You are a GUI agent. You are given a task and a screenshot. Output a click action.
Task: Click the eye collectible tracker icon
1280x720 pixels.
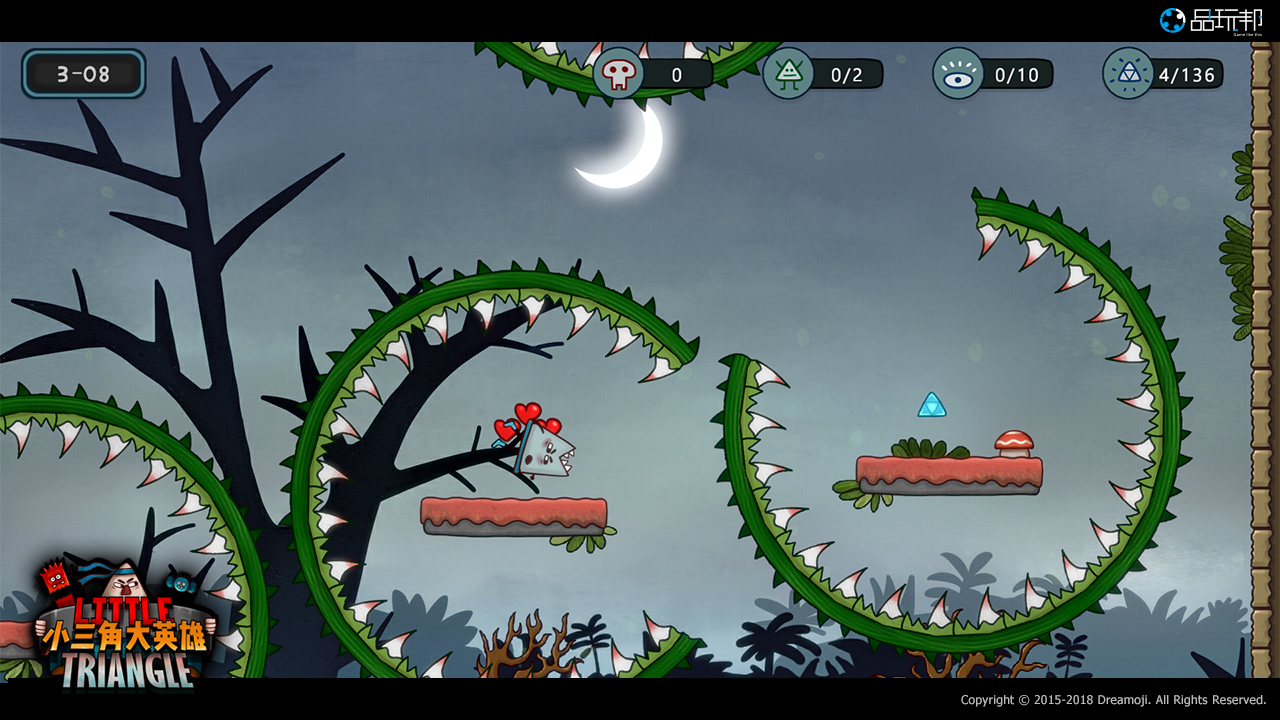(x=958, y=74)
